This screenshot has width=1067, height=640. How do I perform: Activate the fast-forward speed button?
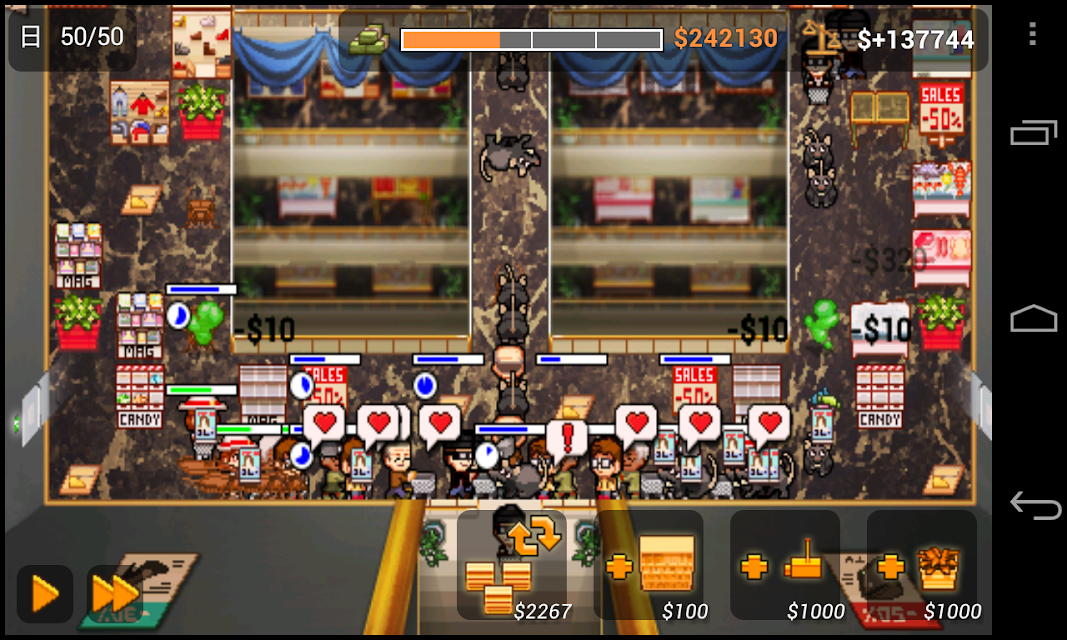[x=114, y=594]
